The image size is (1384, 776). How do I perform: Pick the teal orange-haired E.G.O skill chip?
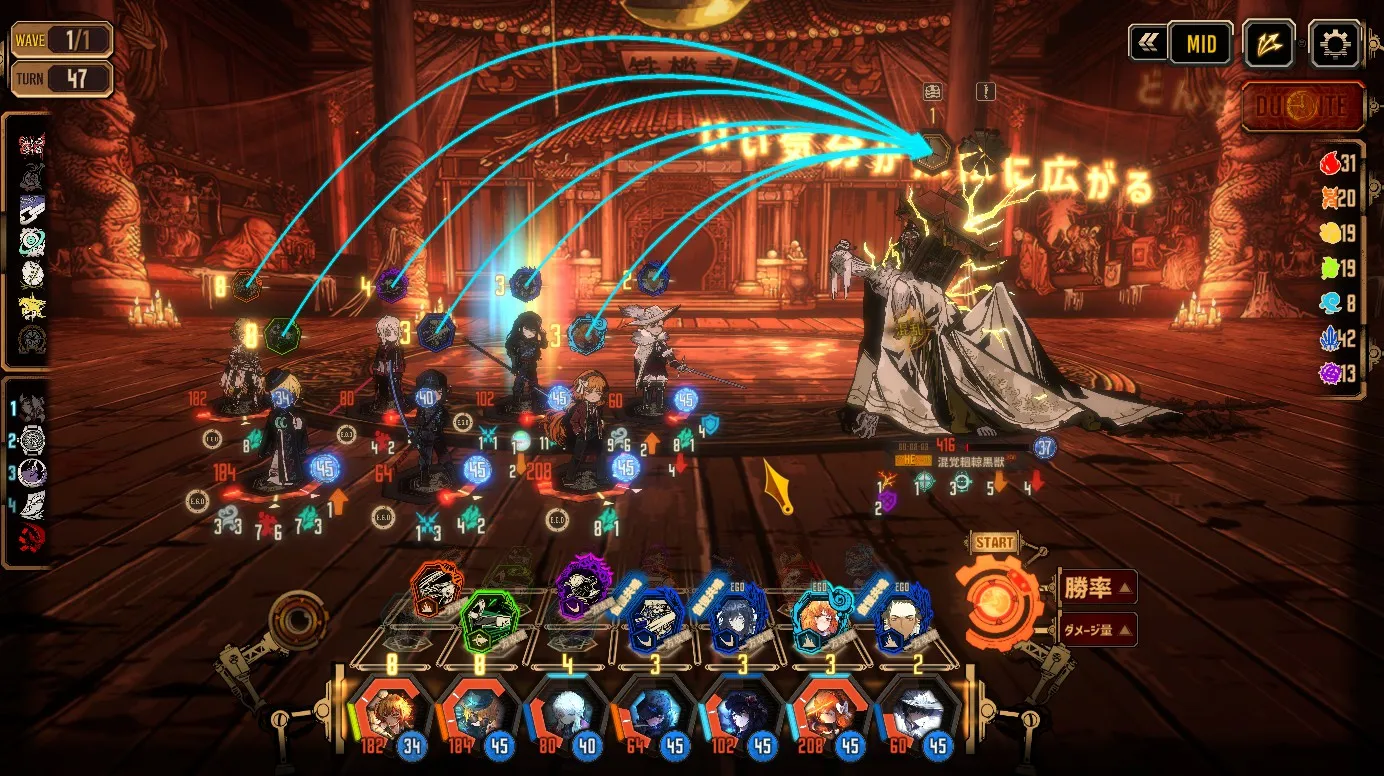pos(820,621)
